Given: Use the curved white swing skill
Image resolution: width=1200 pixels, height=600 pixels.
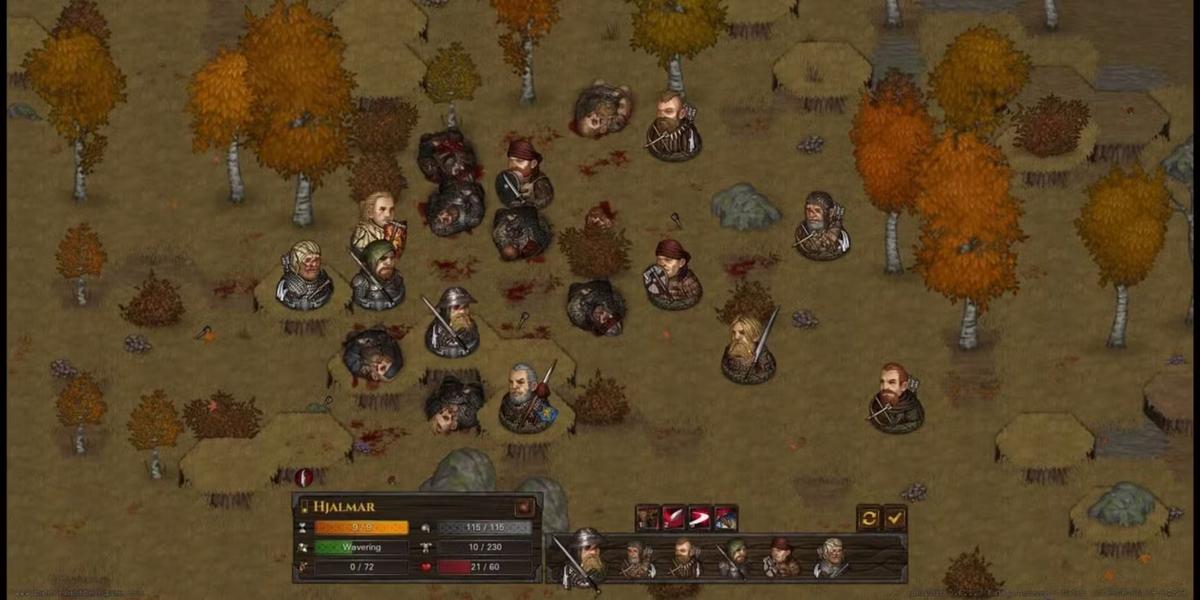Looking at the screenshot, I should (x=700, y=517).
